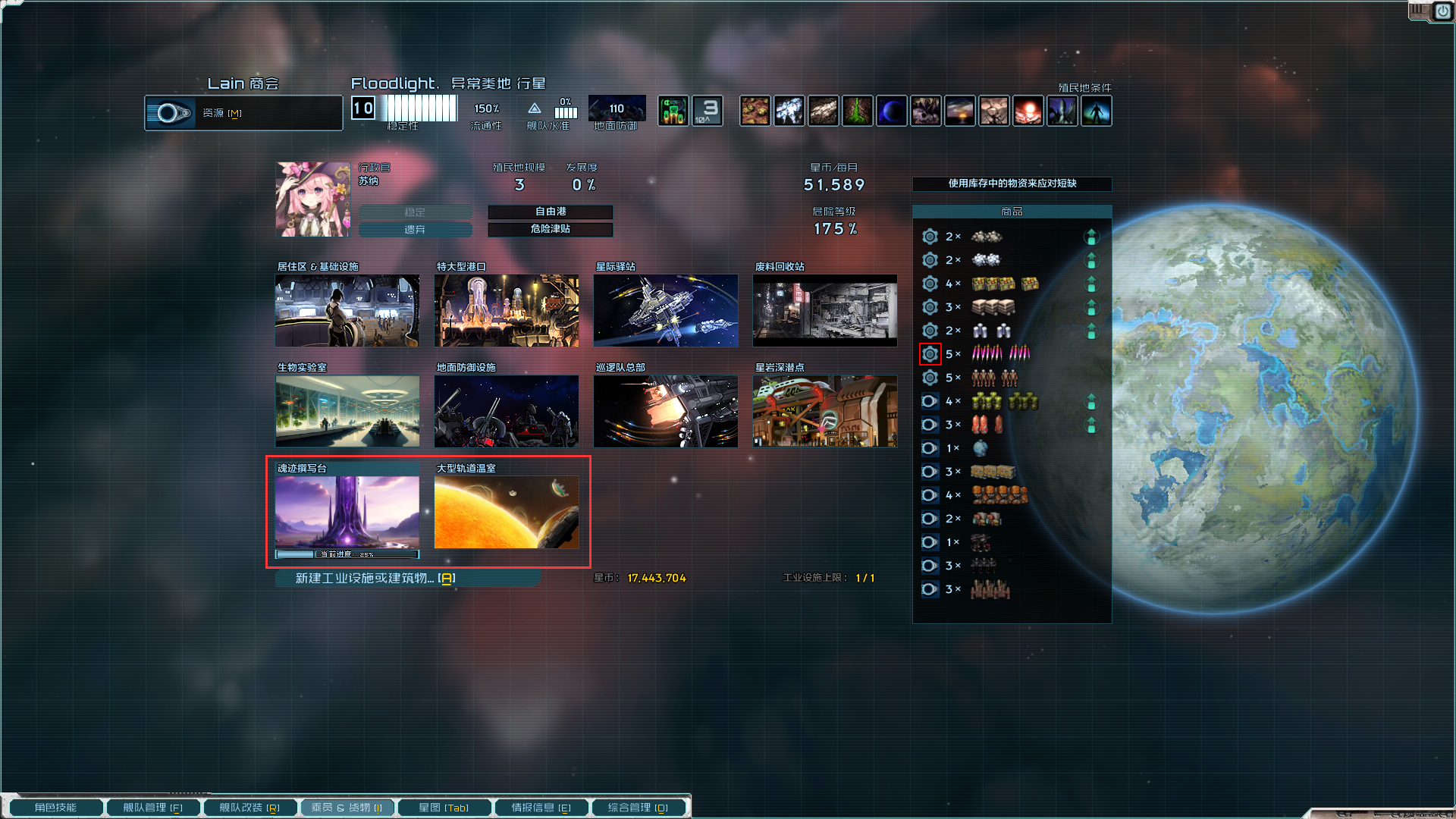
Task: Click the dark blue planet colony condition icon
Action: coord(892,110)
